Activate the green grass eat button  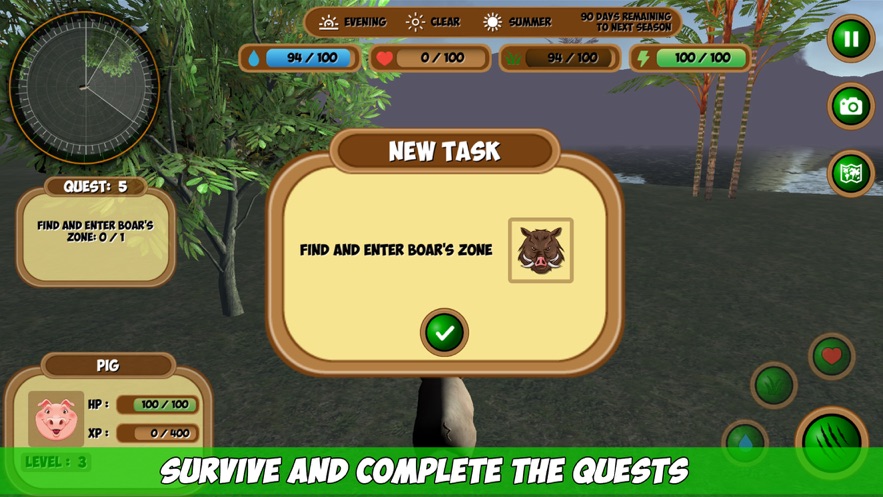click(x=773, y=385)
